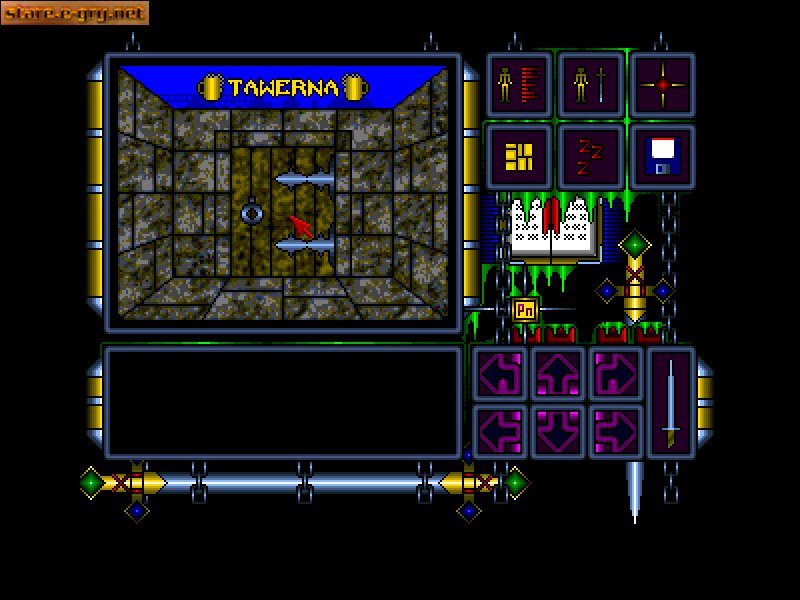Turn left with the top-left arrow
Screen dimensions: 800x600
[x=500, y=374]
